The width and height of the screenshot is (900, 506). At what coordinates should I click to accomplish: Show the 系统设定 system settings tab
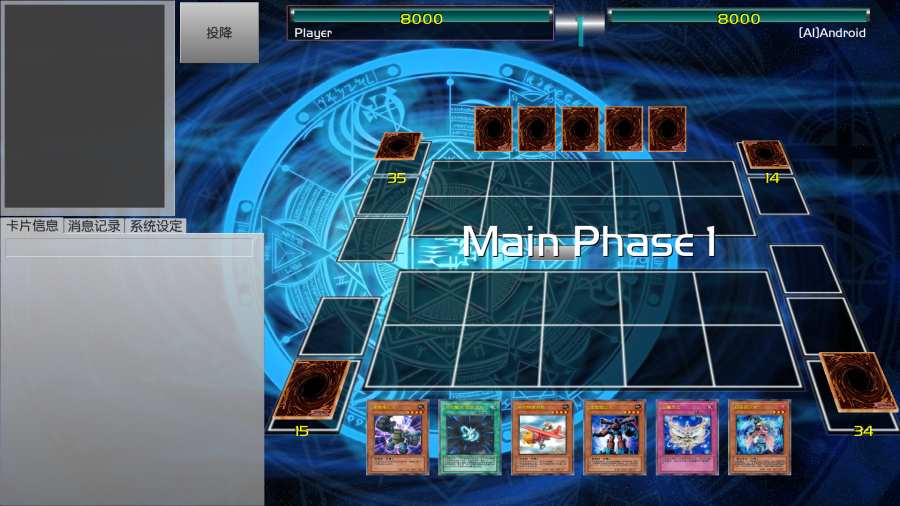coord(155,226)
